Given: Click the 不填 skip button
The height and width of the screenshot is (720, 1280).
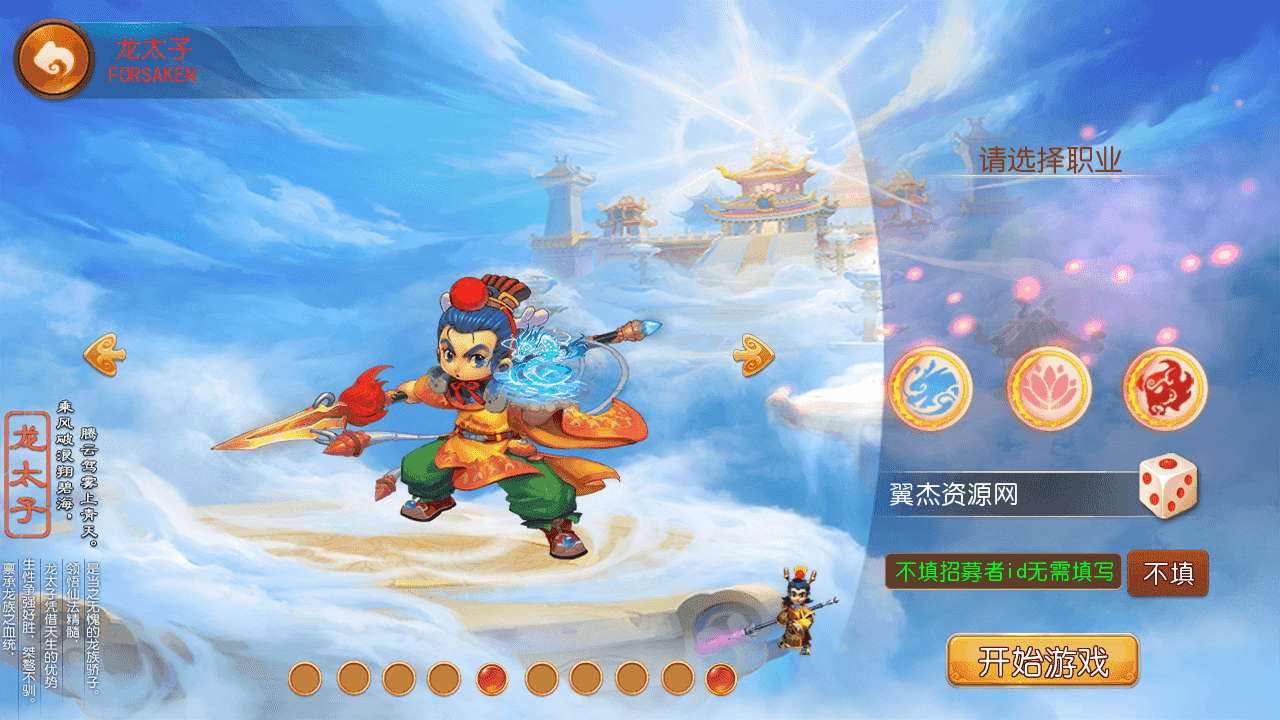Looking at the screenshot, I should tap(1167, 575).
